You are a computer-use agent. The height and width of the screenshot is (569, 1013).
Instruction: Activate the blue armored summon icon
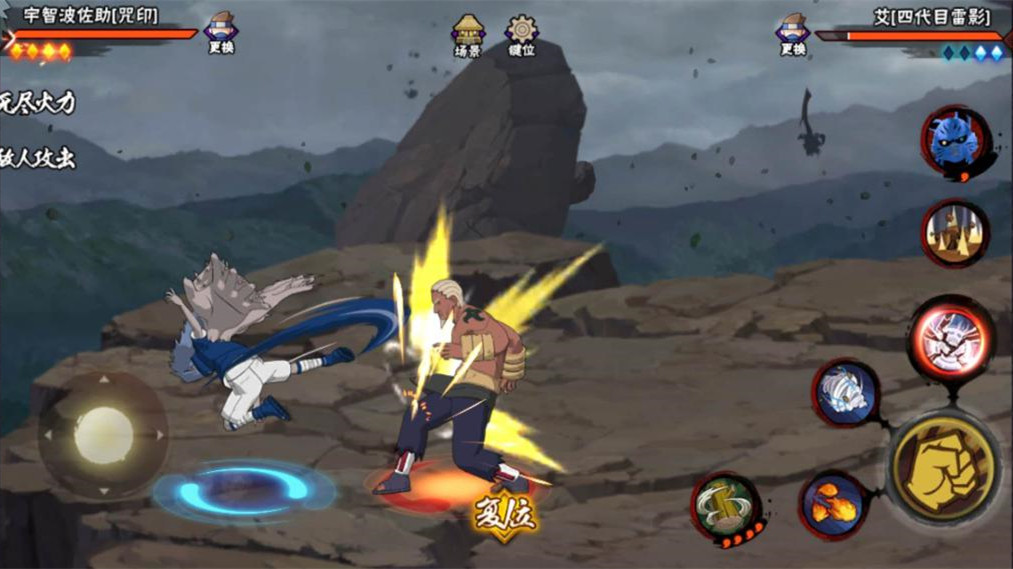[955, 141]
